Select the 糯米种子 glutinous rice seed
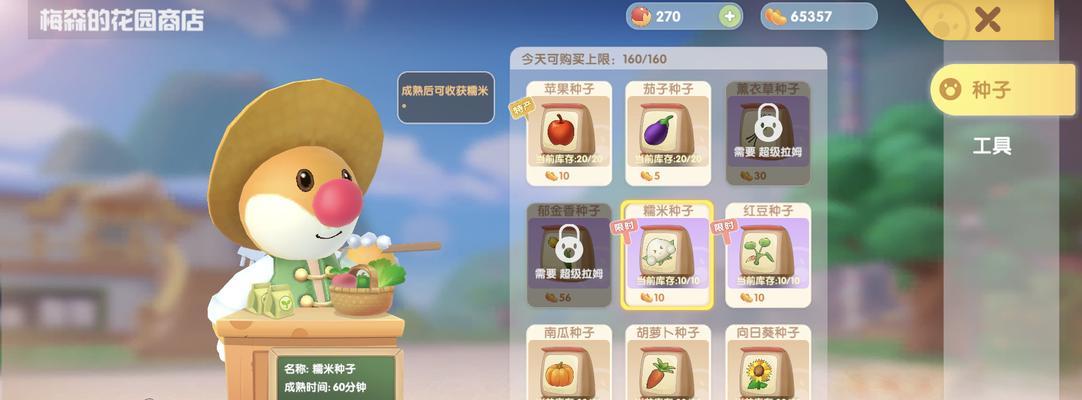Screen dimensions: 1082x400 (x=667, y=255)
